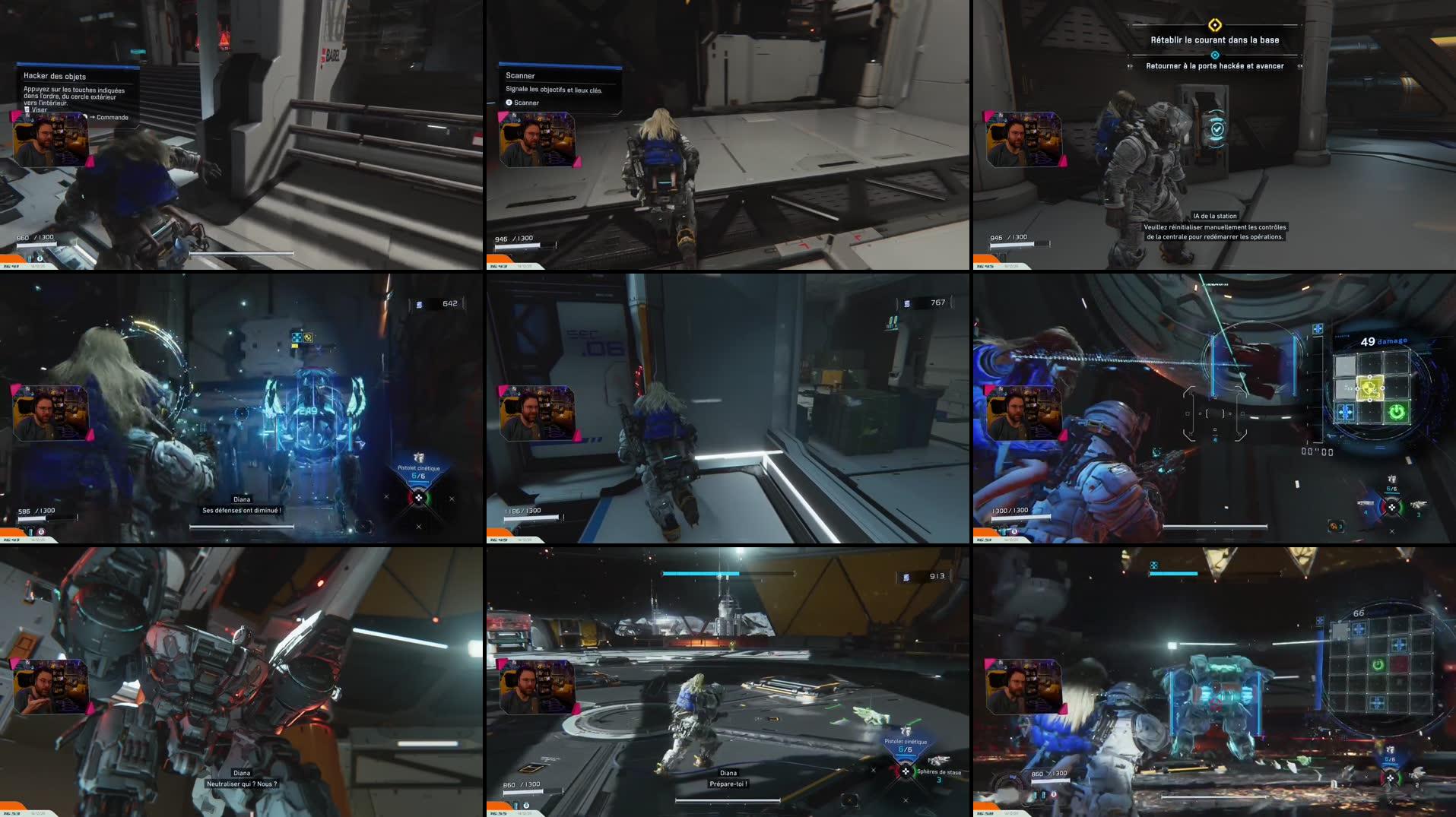Select the green power icon in the hacking grid
The image size is (1456, 817).
point(1397,411)
